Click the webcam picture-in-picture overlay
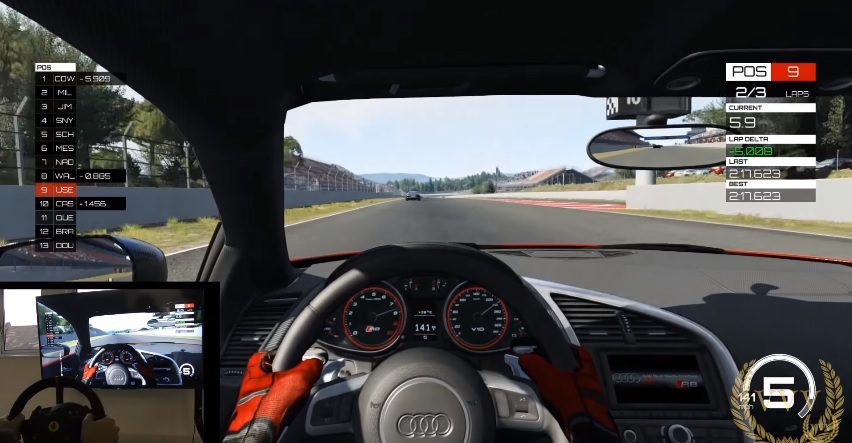Viewport: 852px width, 443px height. tap(109, 362)
